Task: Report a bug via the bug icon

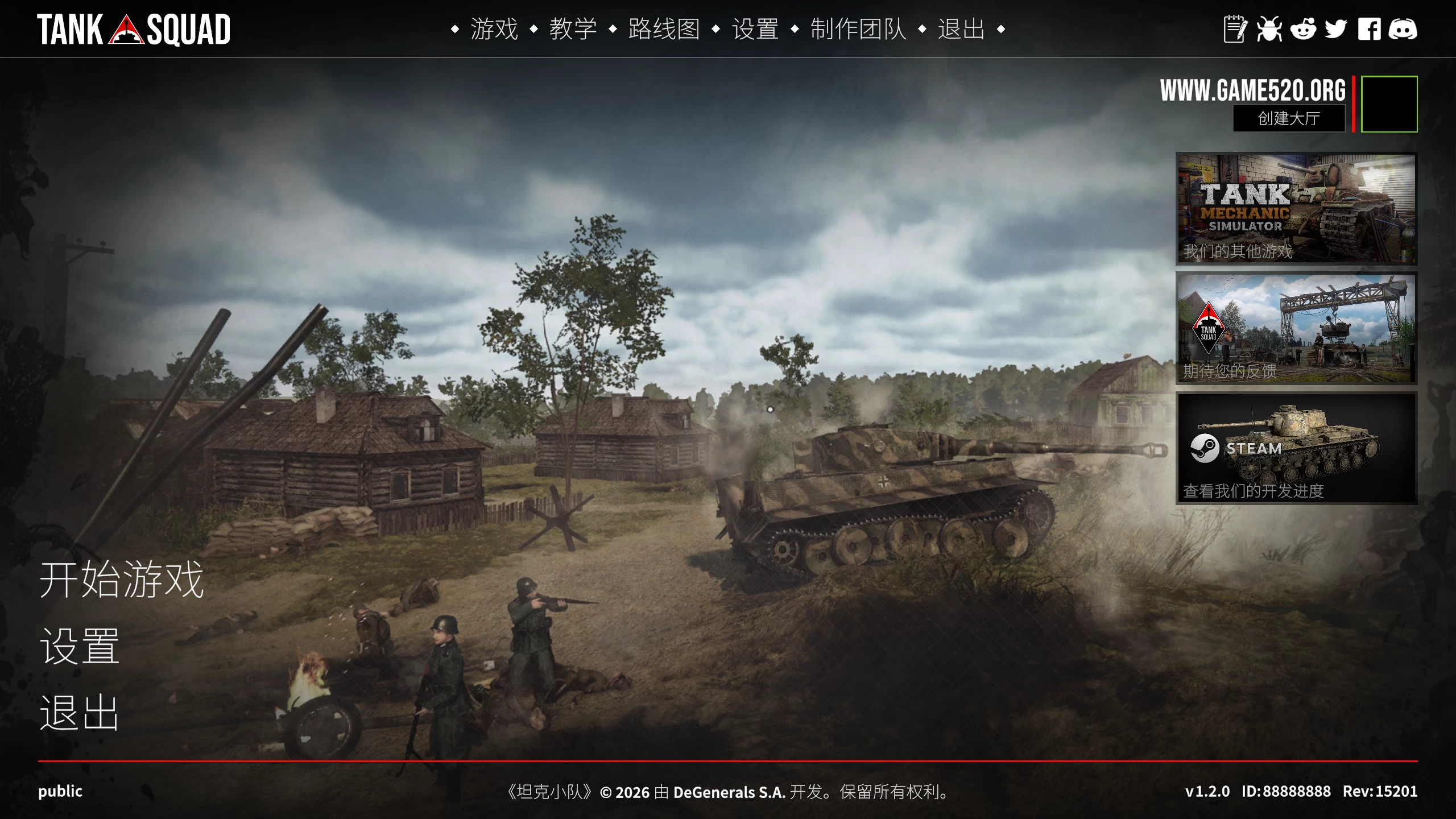Action: (1269, 30)
